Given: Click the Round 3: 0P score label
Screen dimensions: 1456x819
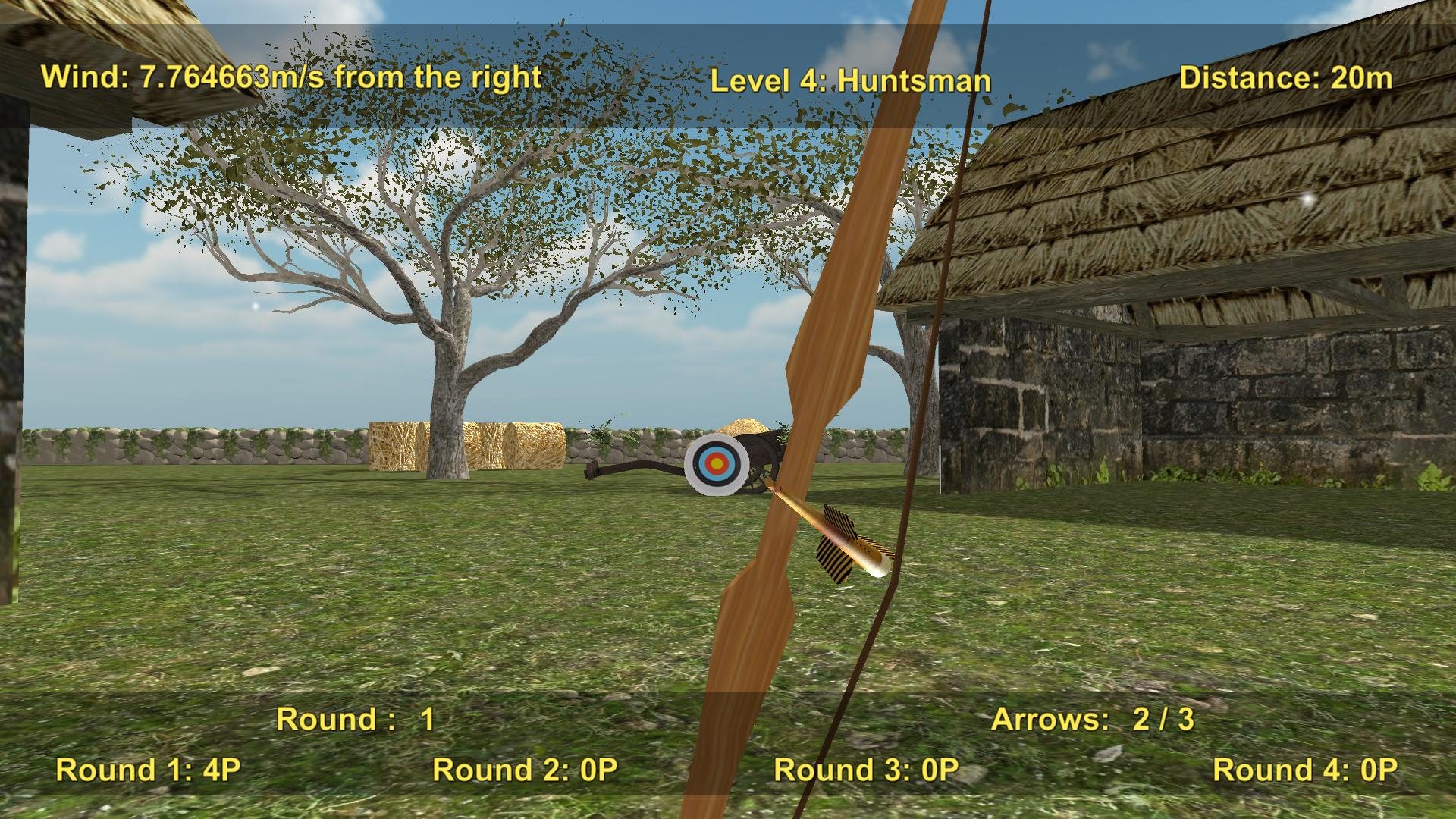Looking at the screenshot, I should point(867,770).
